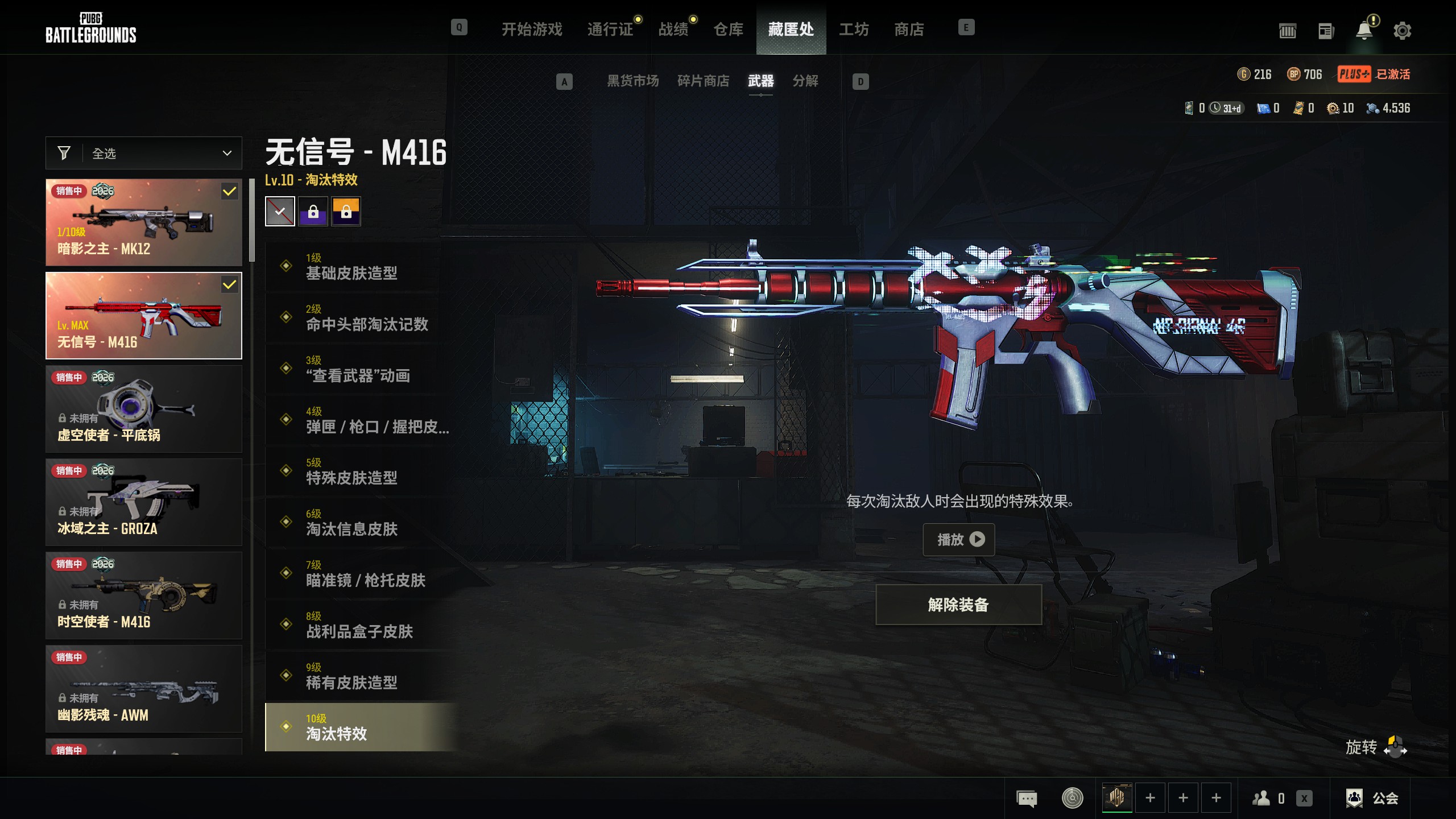The height and width of the screenshot is (819, 1456).
Task: Switch to the 通行证 tab
Action: (610, 29)
